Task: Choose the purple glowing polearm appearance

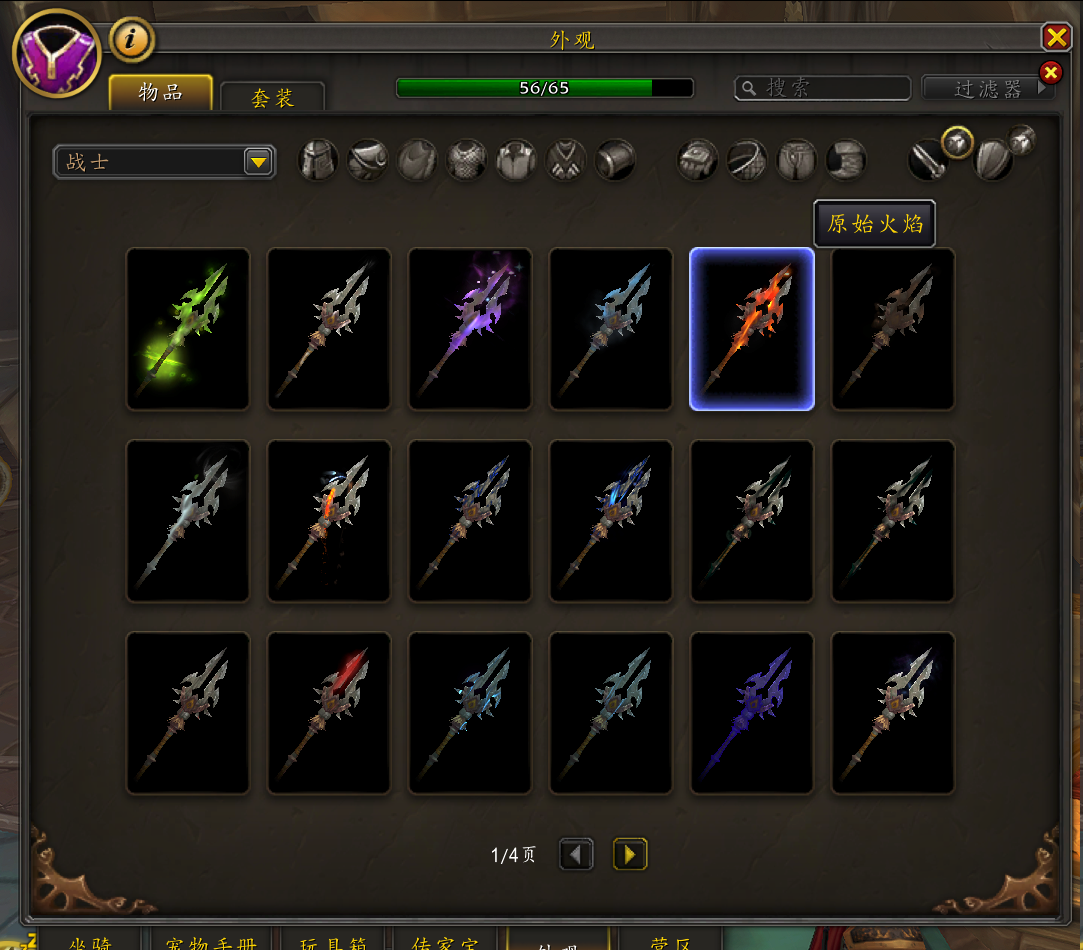Action: click(470, 328)
